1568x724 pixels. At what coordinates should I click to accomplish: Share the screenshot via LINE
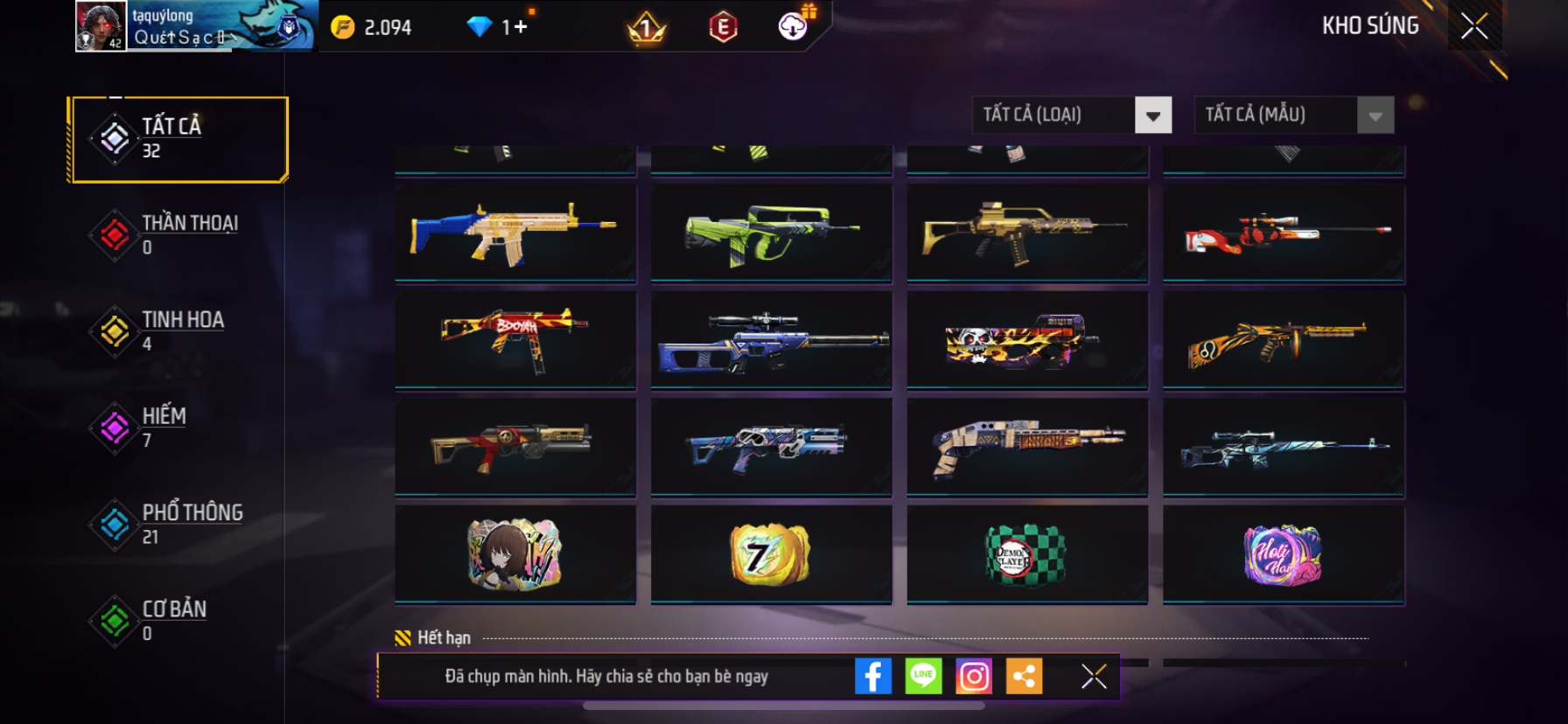[923, 676]
